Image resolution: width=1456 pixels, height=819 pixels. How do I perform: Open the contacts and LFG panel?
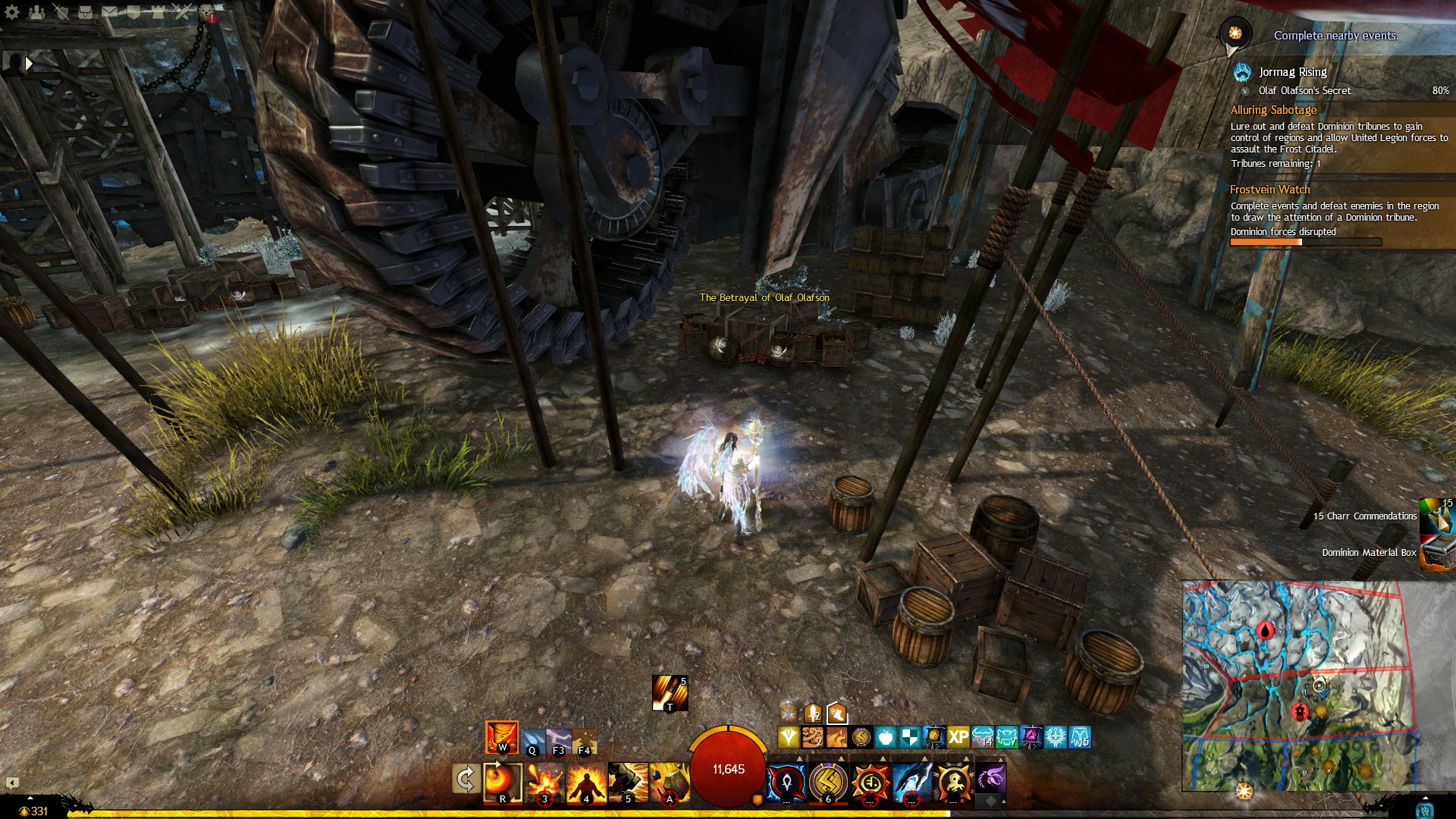point(36,12)
